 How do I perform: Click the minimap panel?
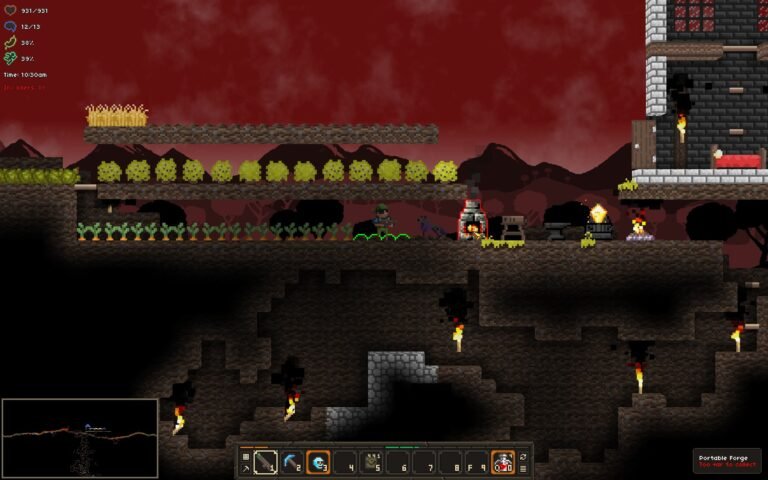pyautogui.click(x=80, y=437)
